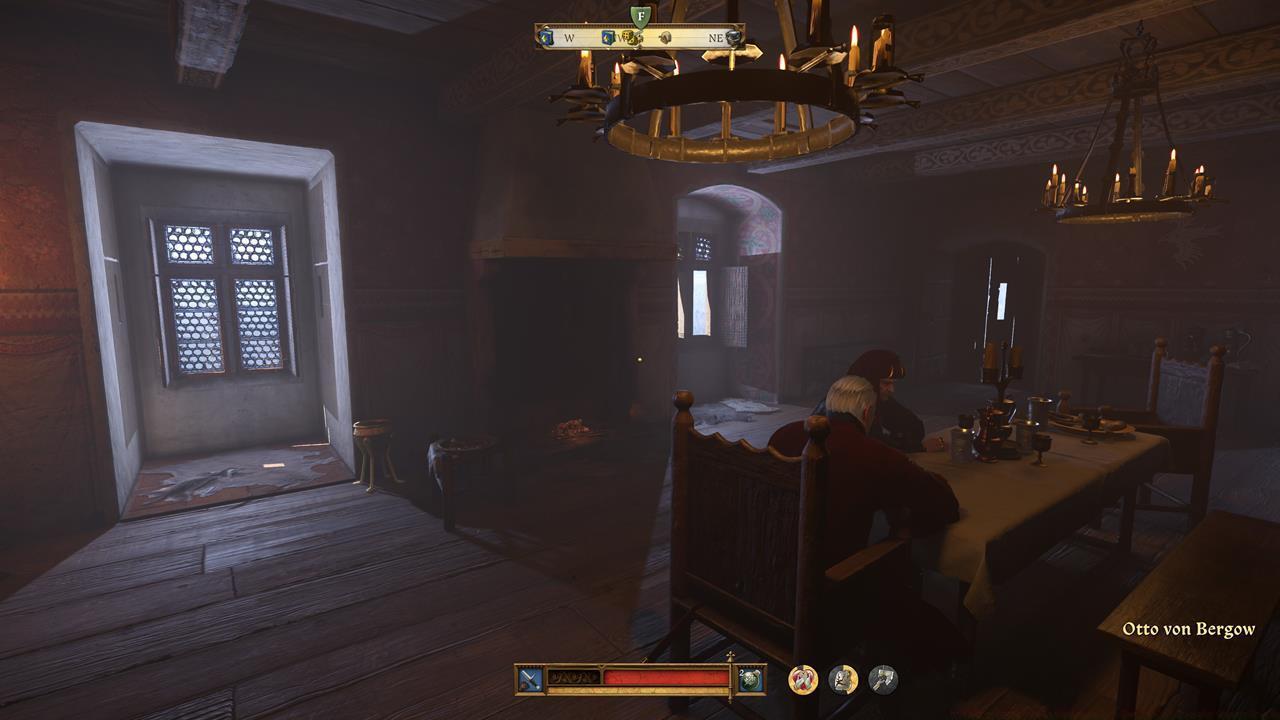Viewport: 1280px width, 720px height.
Task: Click the red health bar
Action: [663, 677]
